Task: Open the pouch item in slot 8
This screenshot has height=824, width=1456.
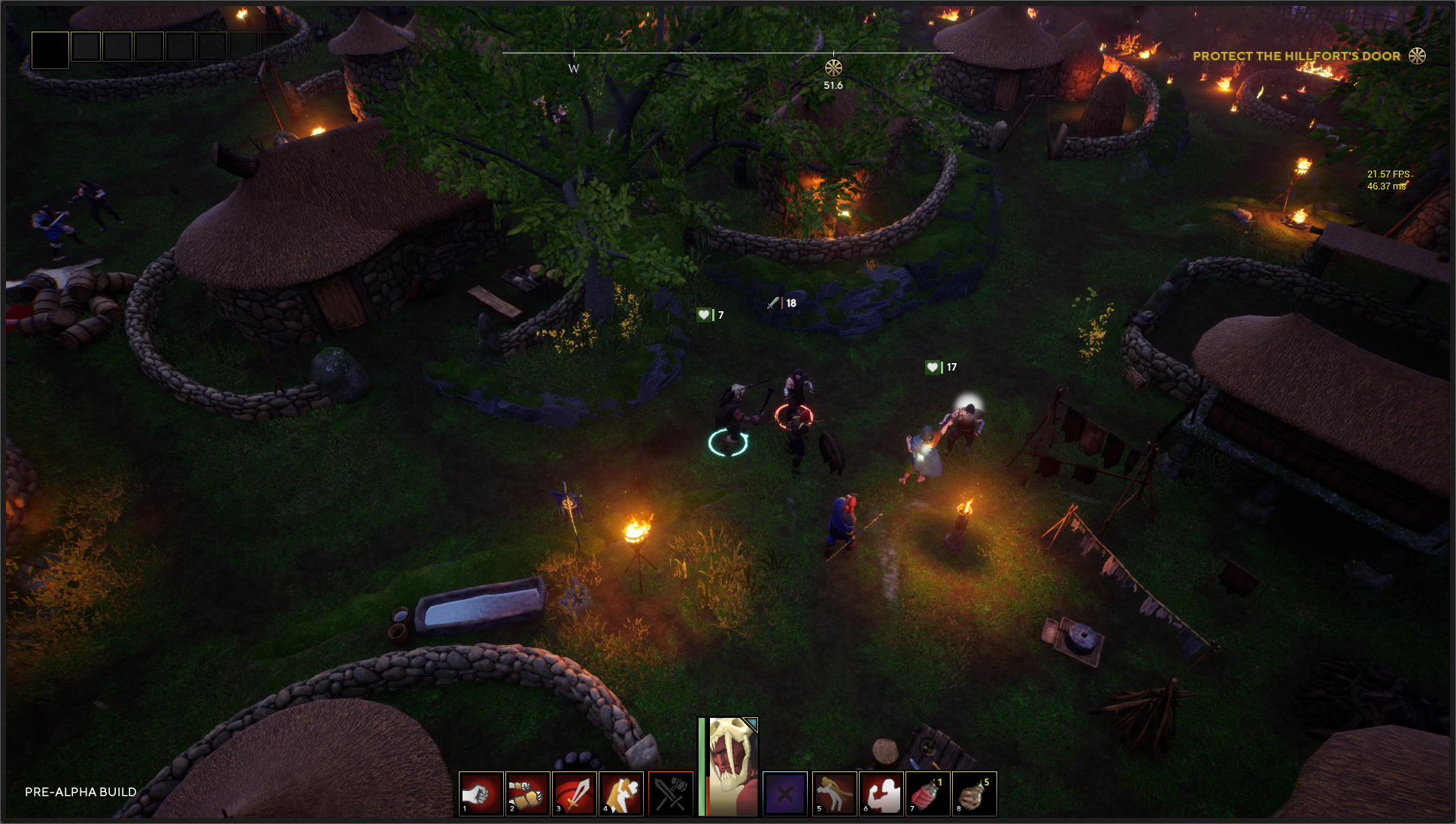Action: coord(975,794)
